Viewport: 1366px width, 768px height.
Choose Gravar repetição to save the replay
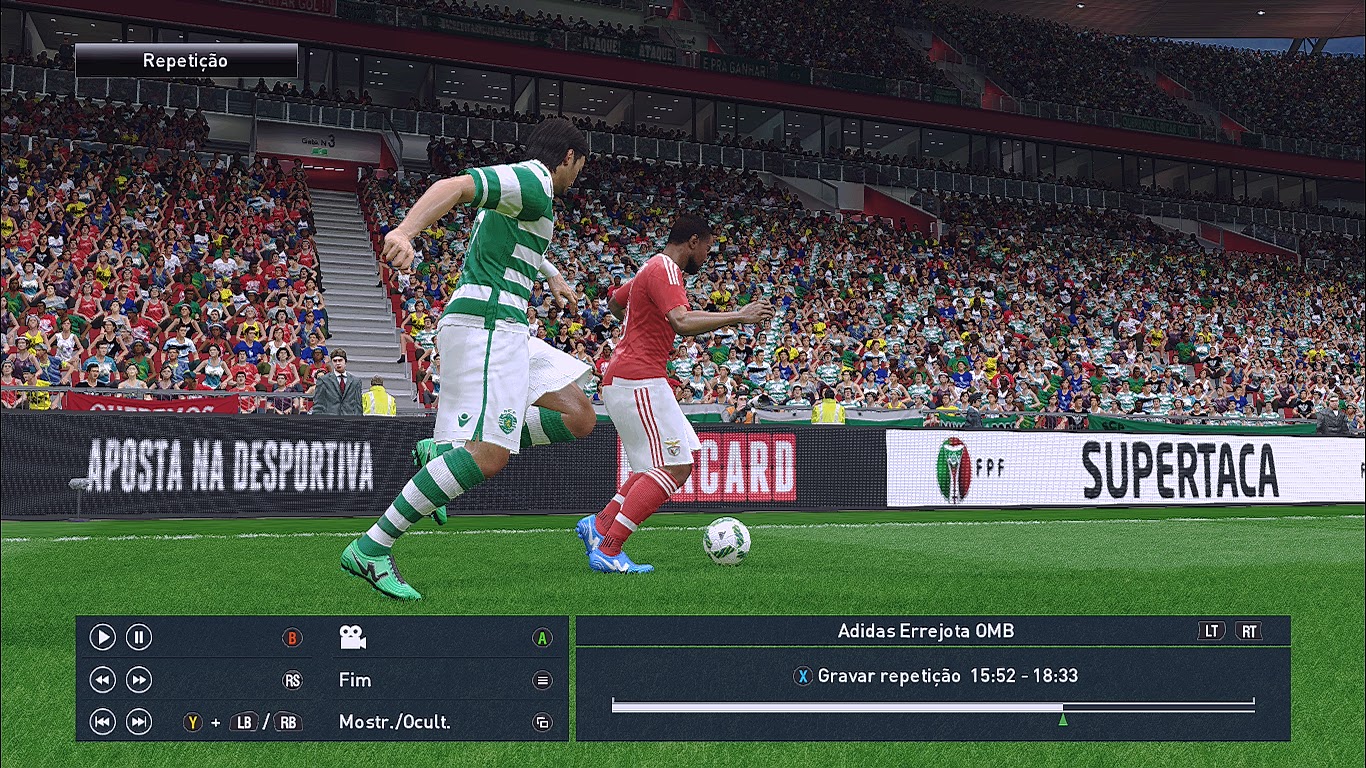point(889,676)
